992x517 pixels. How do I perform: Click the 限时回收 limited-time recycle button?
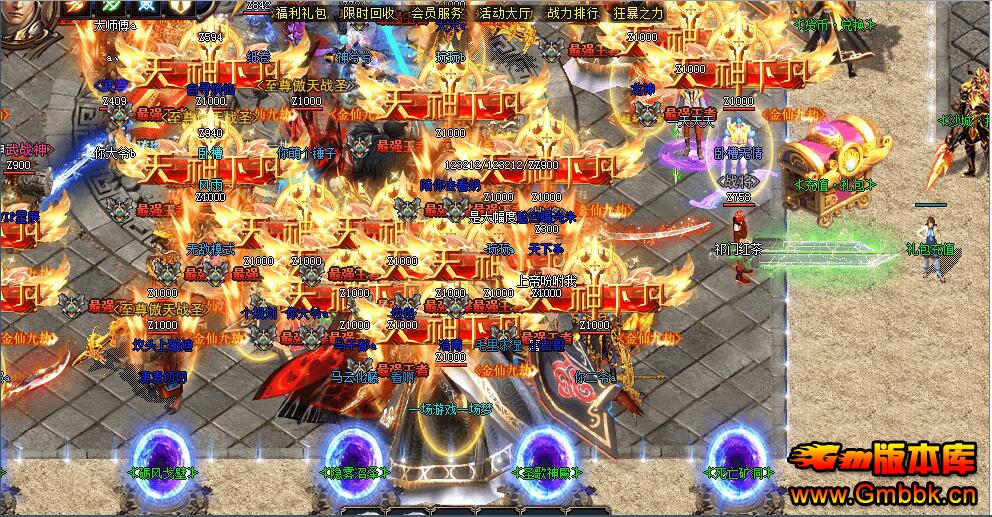click(x=369, y=14)
